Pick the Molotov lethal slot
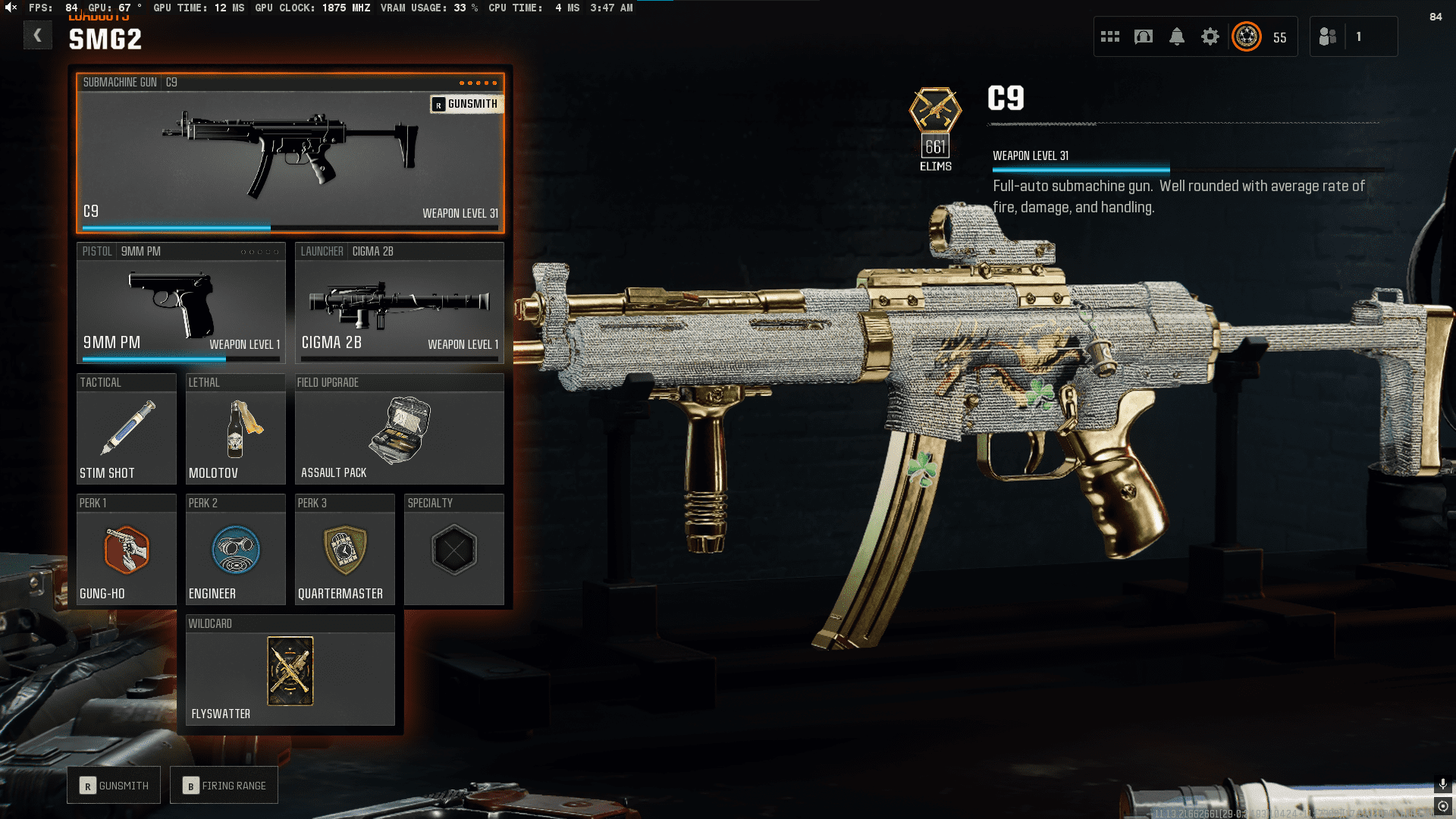1456x819 pixels. [235, 429]
